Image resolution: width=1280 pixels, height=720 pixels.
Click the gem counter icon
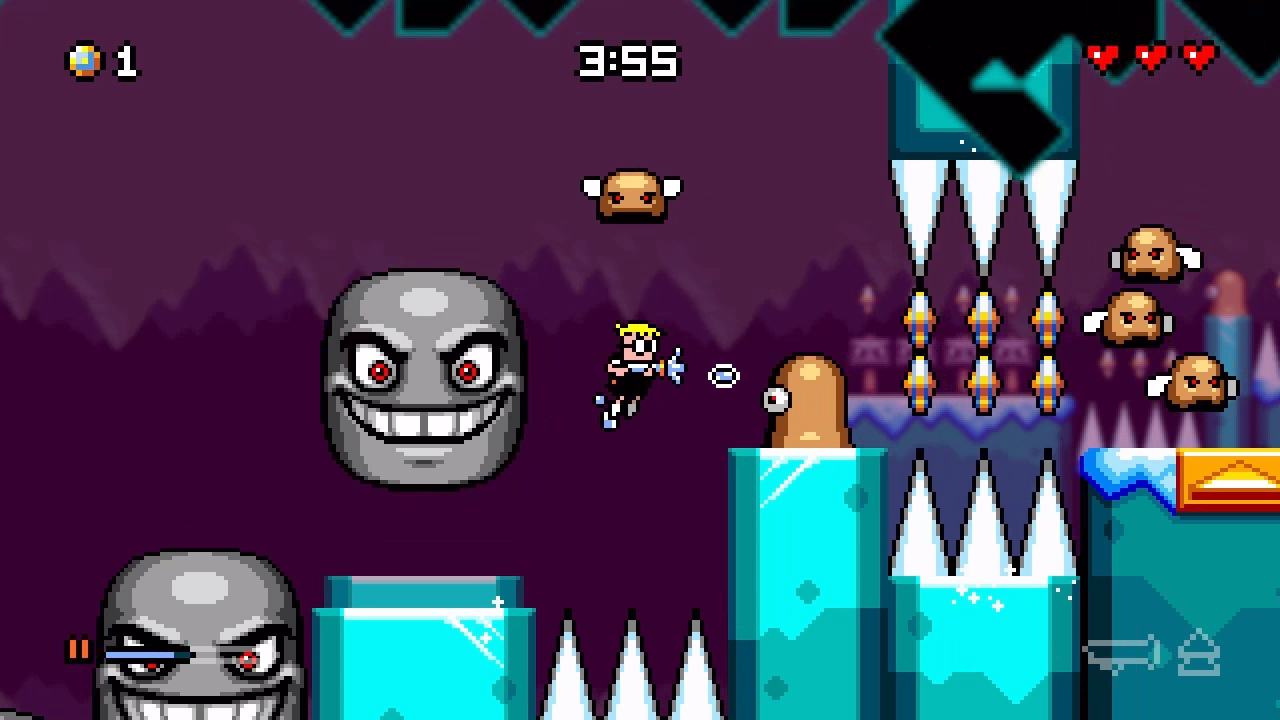[84, 62]
